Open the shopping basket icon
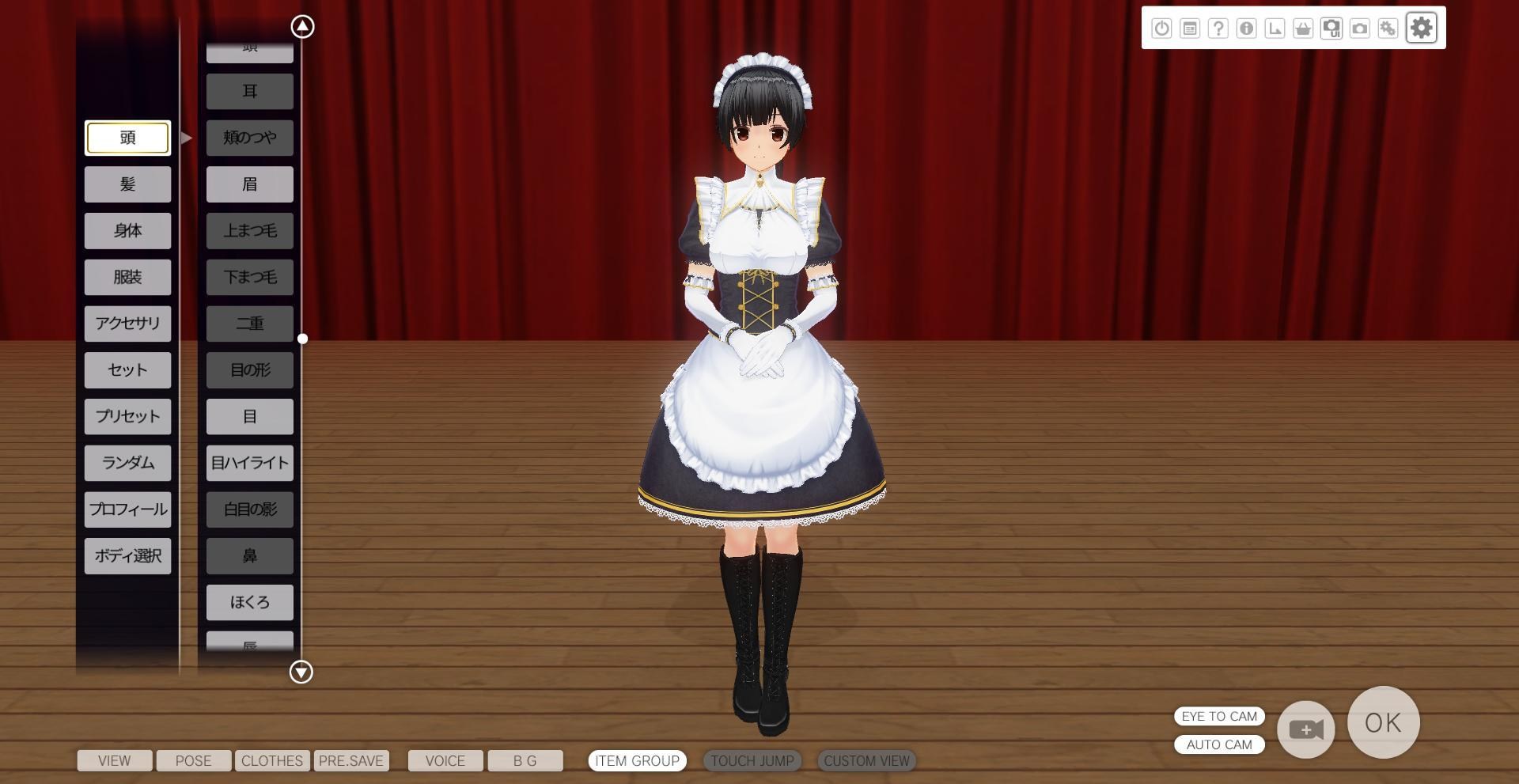Viewport: 1519px width, 784px height. (x=1305, y=28)
